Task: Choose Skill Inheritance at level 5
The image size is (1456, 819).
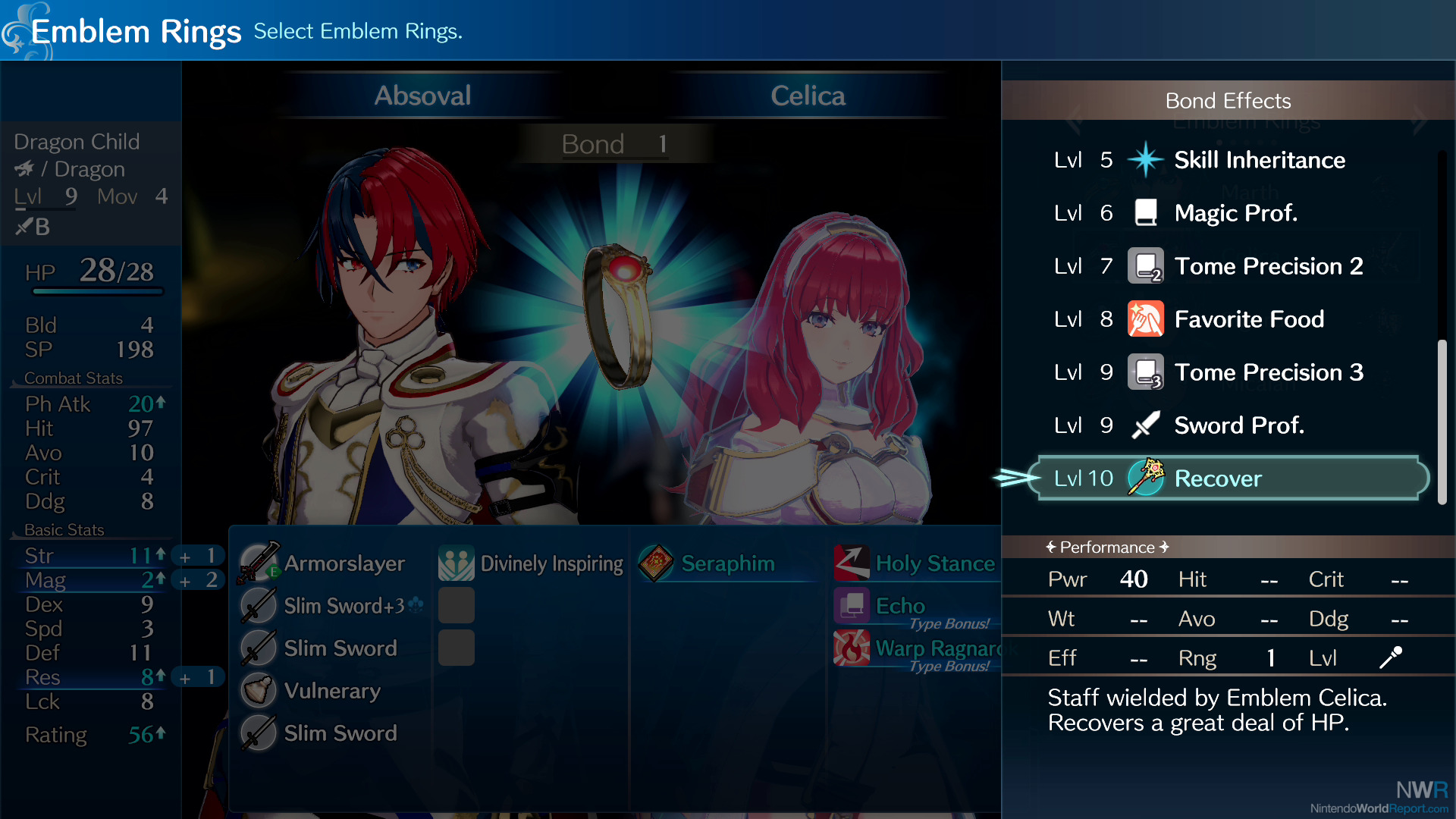Action: coord(1259,160)
